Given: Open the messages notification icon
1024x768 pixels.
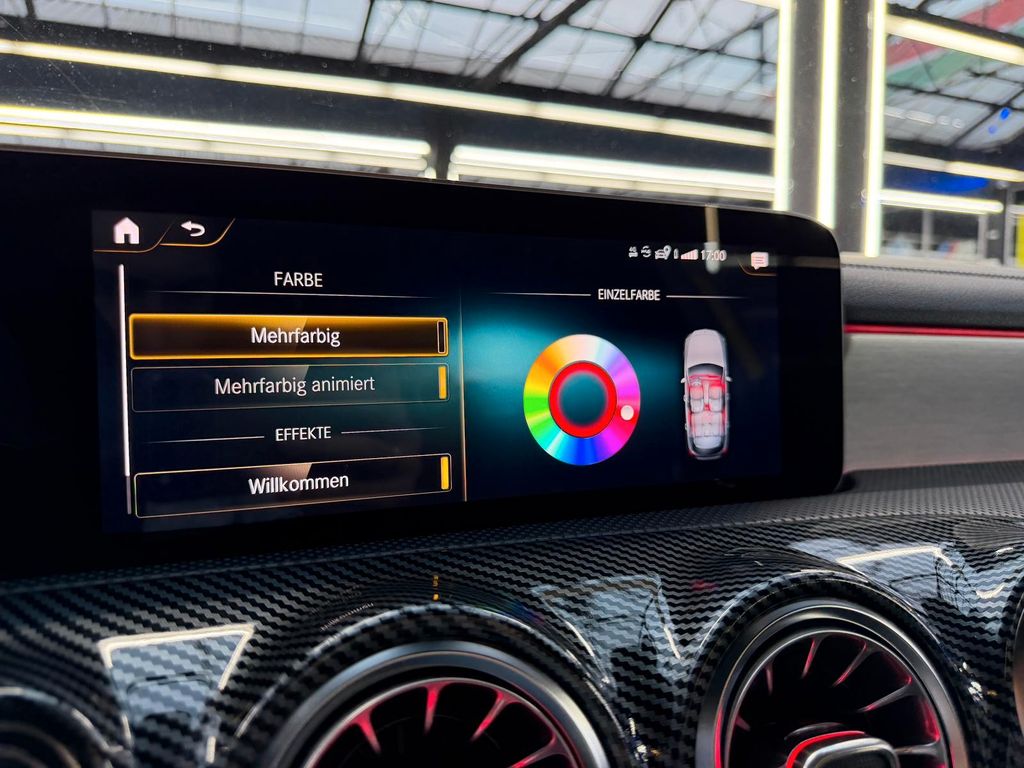Looking at the screenshot, I should coord(759,260).
